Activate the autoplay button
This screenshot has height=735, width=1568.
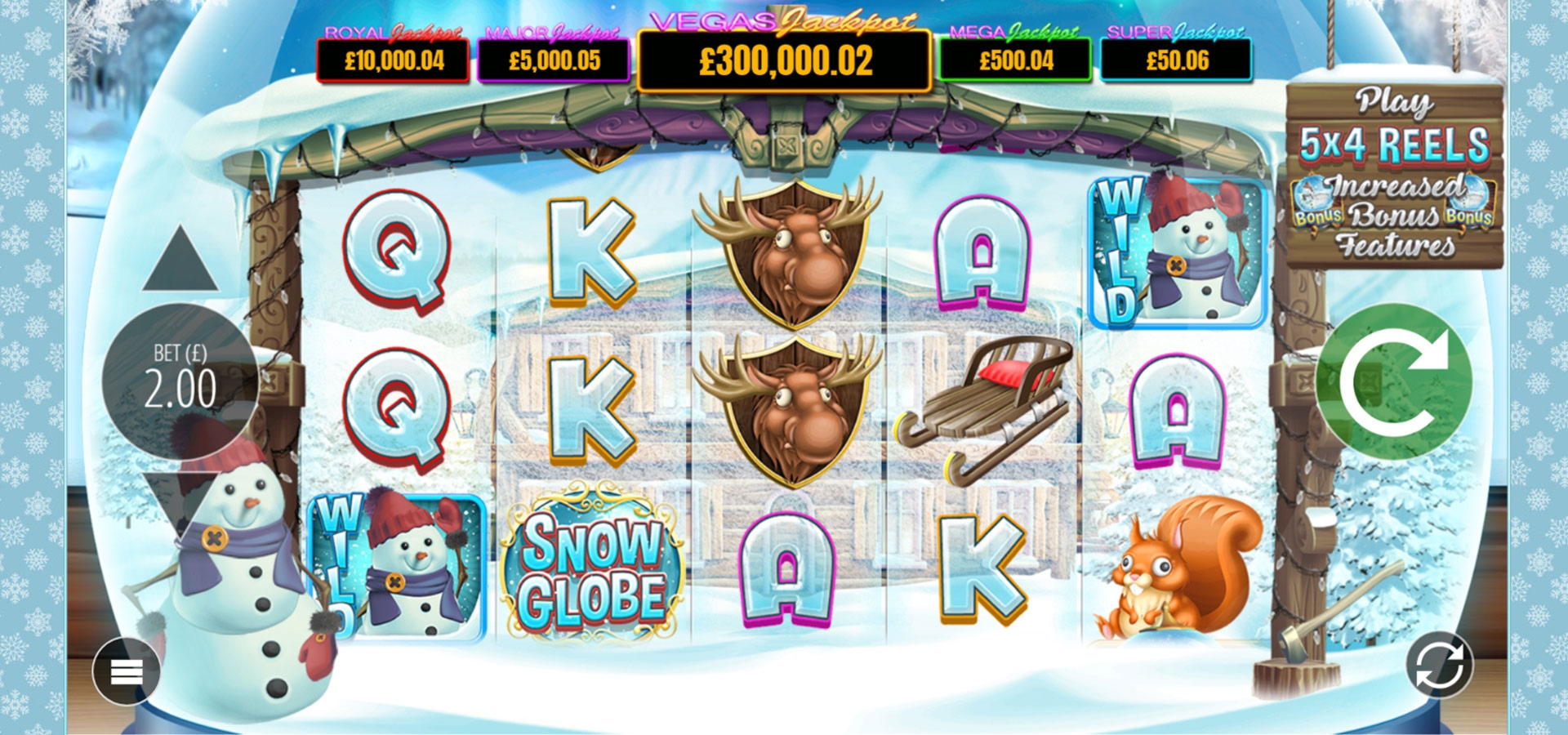(x=1439, y=665)
